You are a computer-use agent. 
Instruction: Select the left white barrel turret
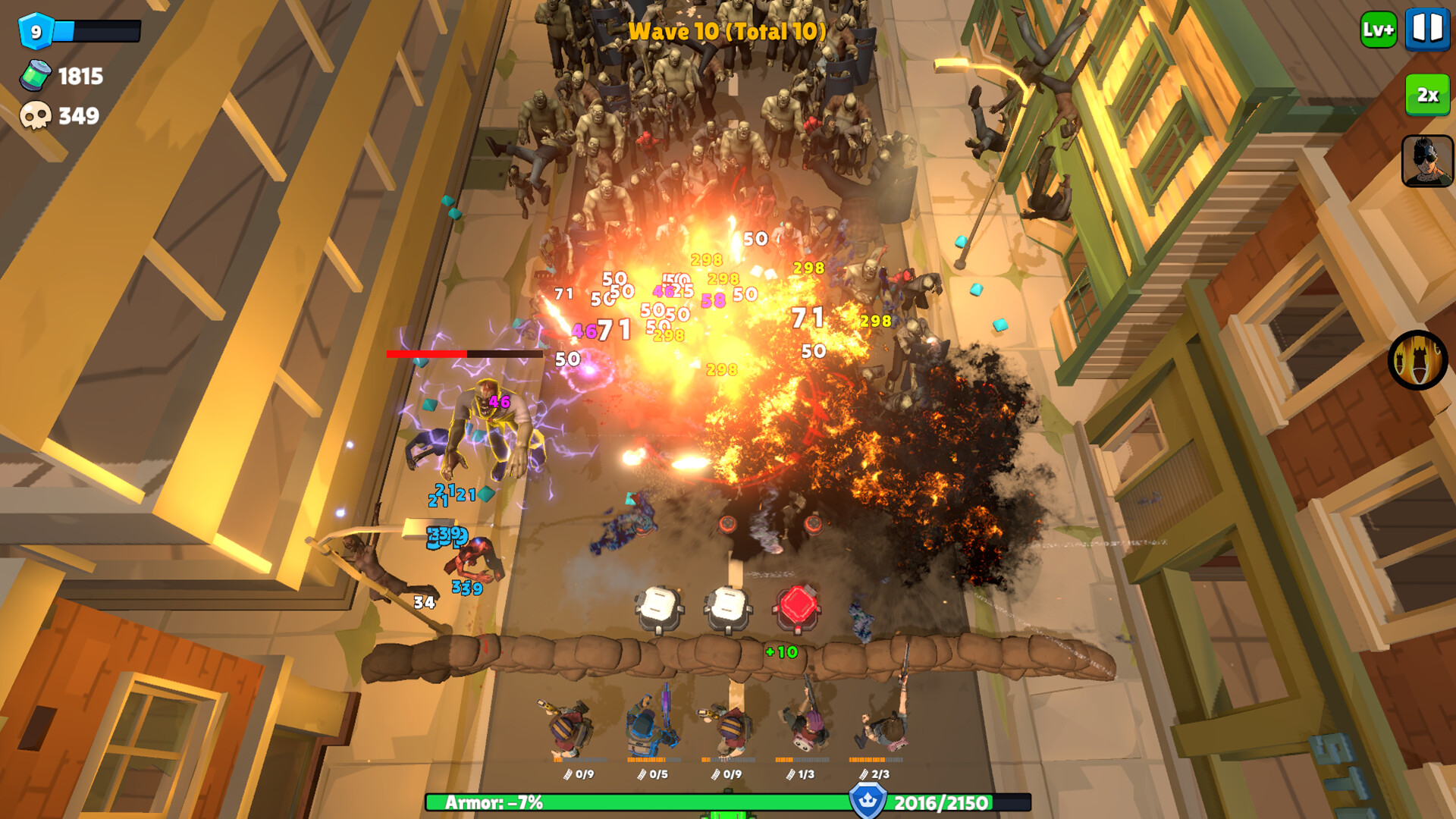[657, 605]
